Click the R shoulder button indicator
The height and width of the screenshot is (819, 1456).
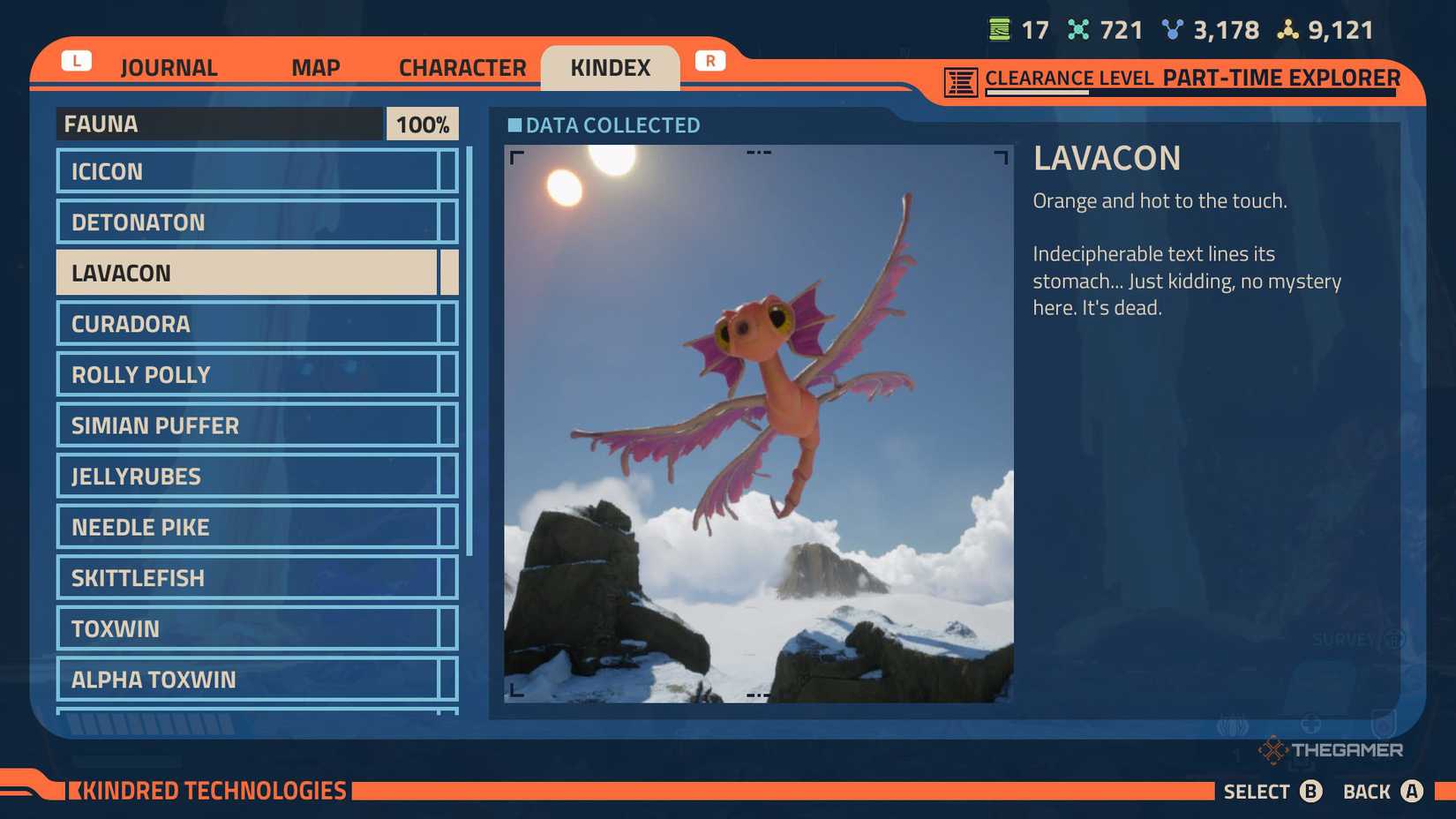710,60
